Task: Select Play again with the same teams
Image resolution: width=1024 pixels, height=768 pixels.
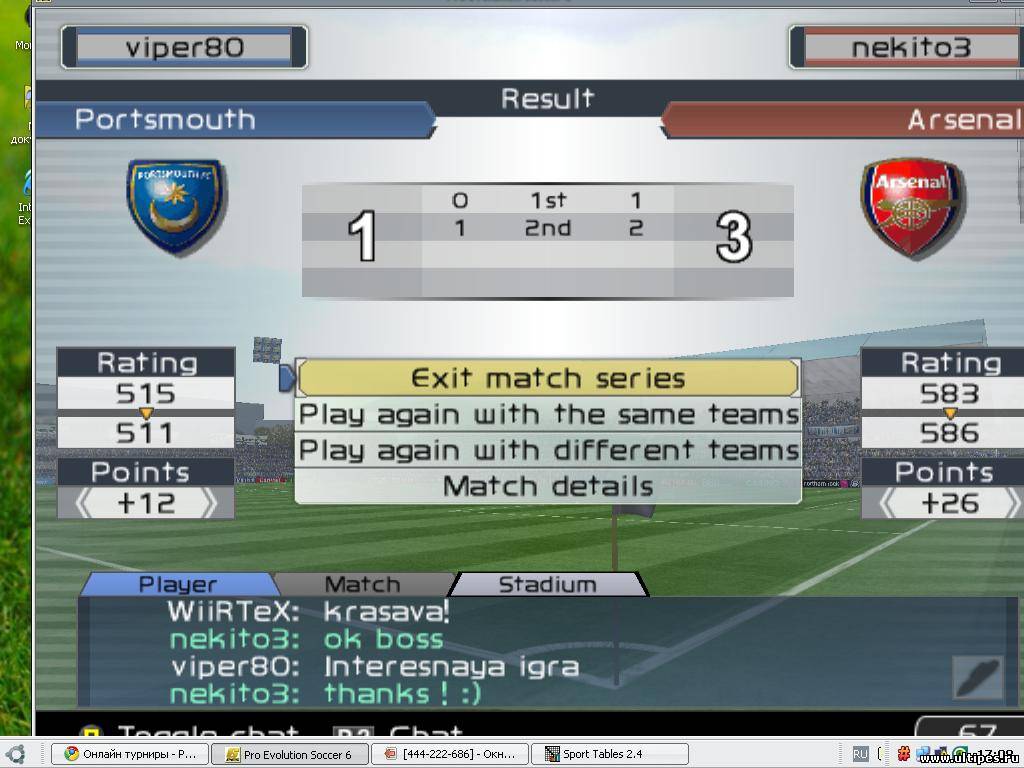Action: point(548,414)
